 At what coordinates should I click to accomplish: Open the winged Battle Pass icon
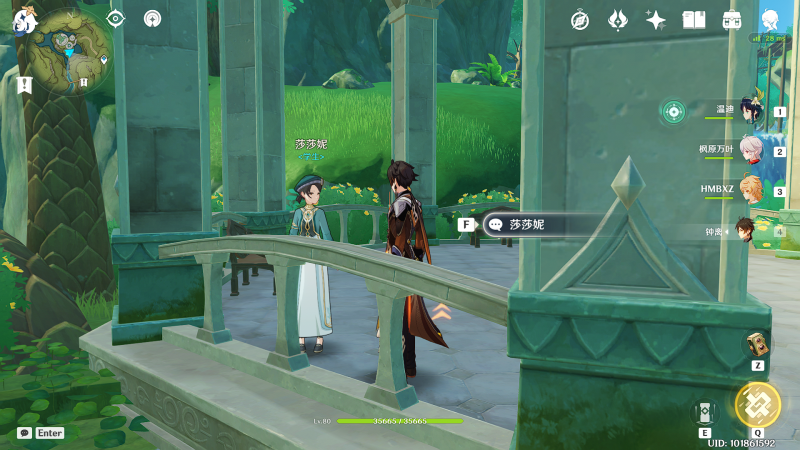pyautogui.click(x=618, y=19)
